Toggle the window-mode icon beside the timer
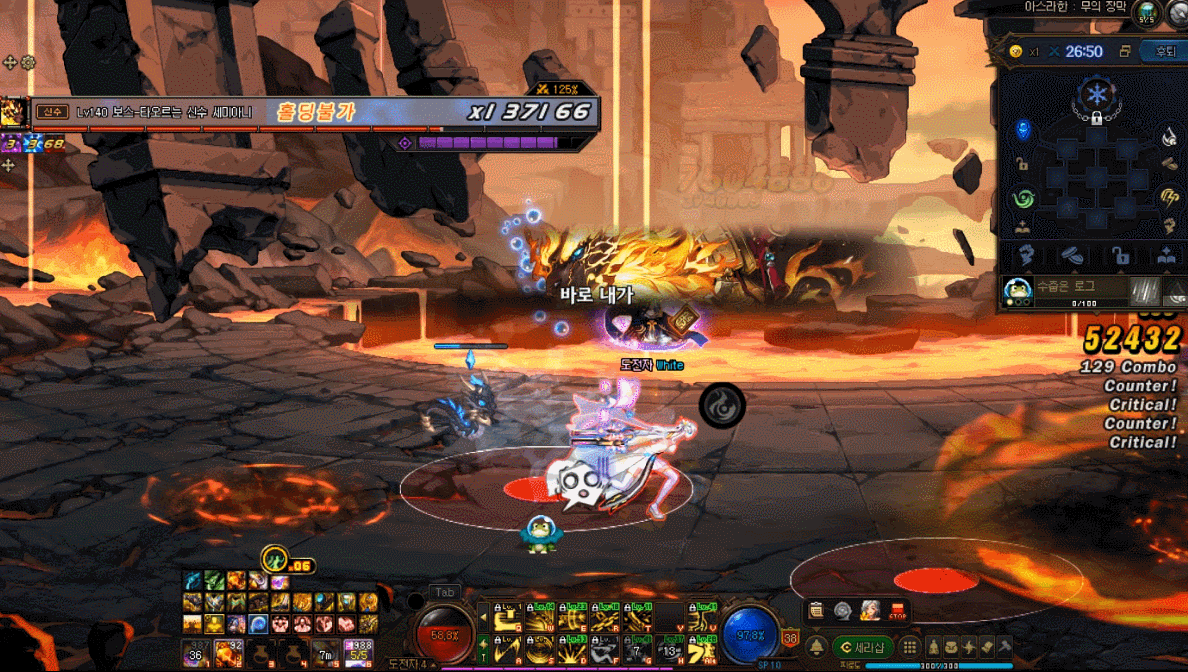 click(x=1125, y=52)
